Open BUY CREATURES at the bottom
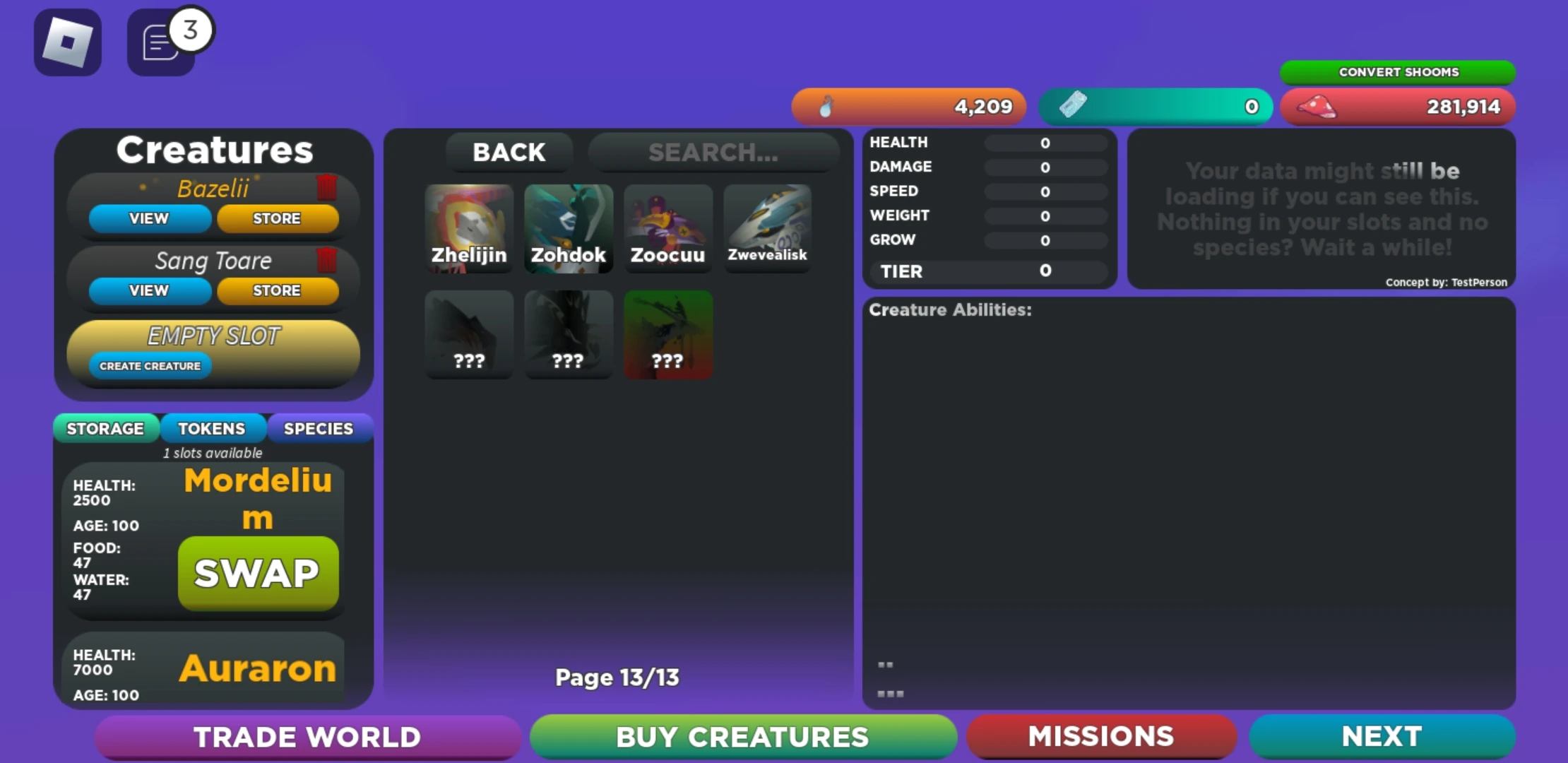The image size is (1568, 763). click(742, 736)
